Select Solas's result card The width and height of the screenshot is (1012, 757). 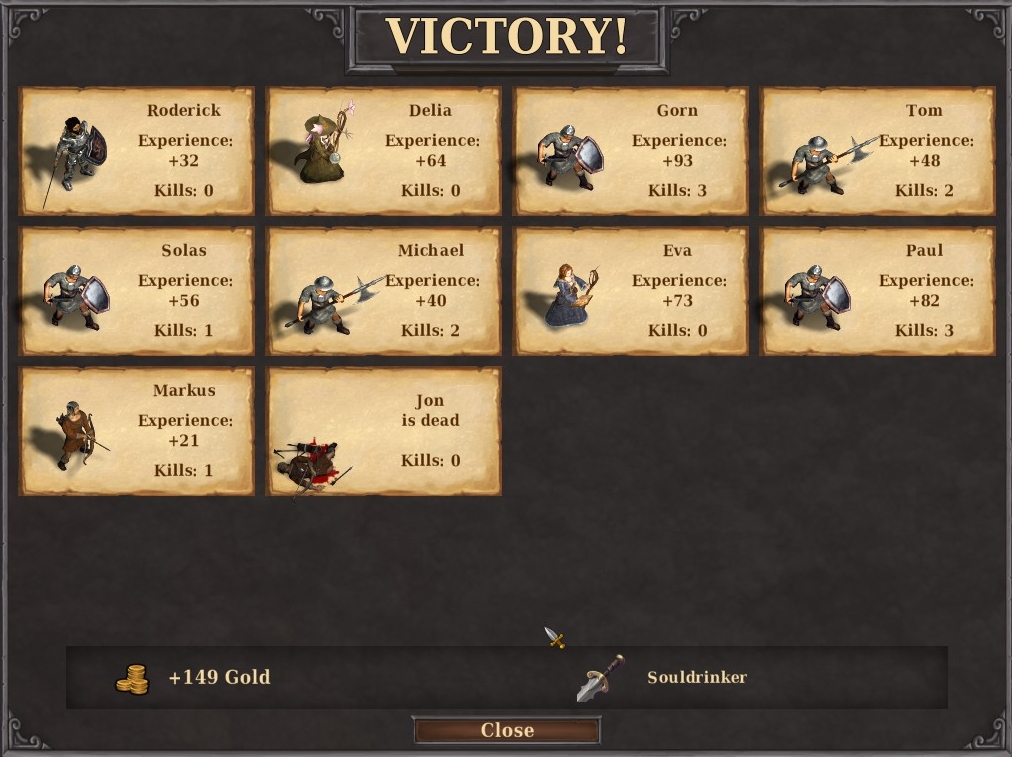point(137,291)
